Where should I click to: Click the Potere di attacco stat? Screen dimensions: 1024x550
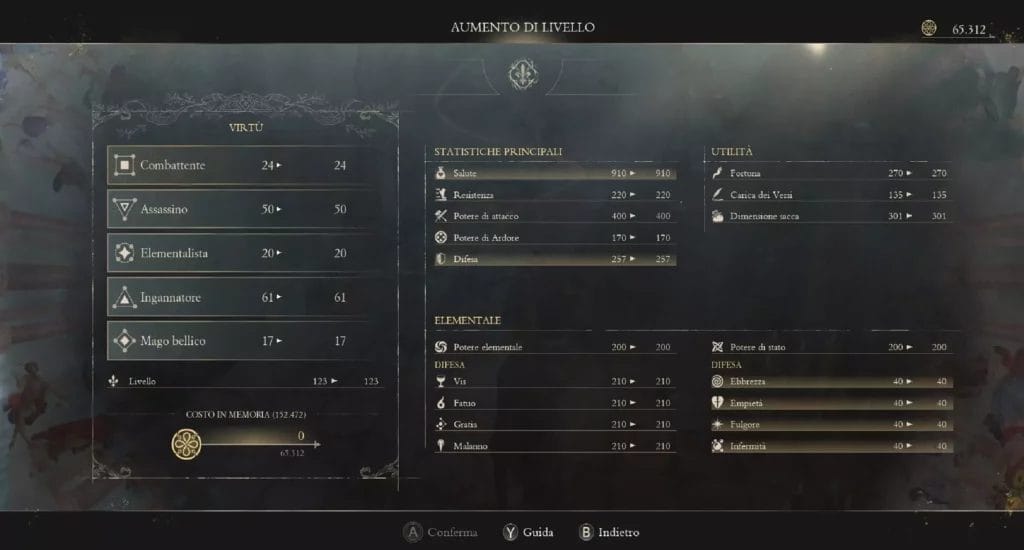(x=553, y=216)
